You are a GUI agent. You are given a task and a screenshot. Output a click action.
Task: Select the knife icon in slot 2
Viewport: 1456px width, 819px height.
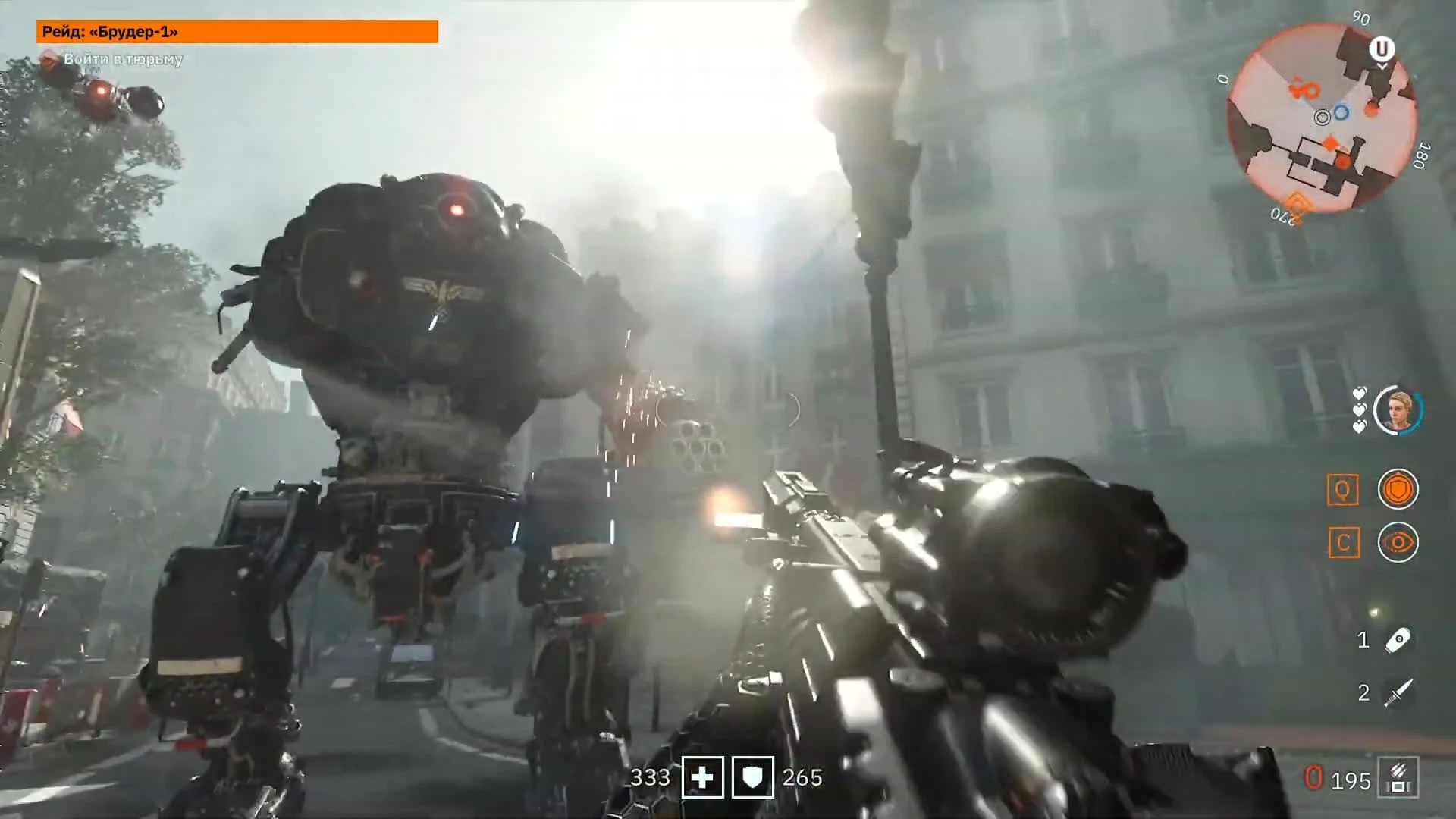[x=1398, y=691]
